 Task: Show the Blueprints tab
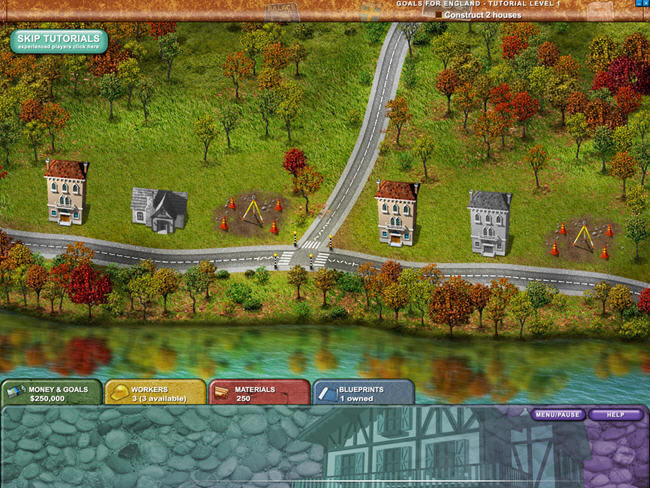(x=363, y=391)
